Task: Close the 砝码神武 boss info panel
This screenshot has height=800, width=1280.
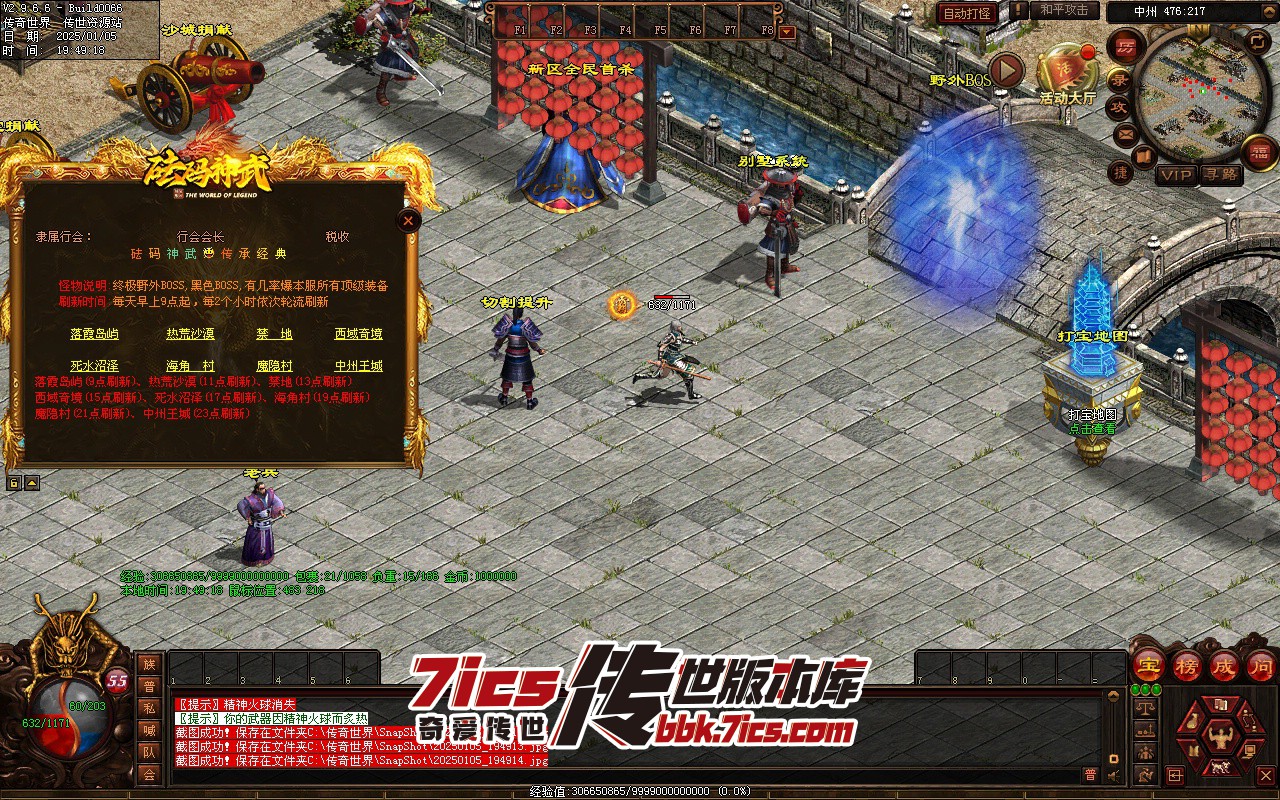Action: (x=408, y=221)
